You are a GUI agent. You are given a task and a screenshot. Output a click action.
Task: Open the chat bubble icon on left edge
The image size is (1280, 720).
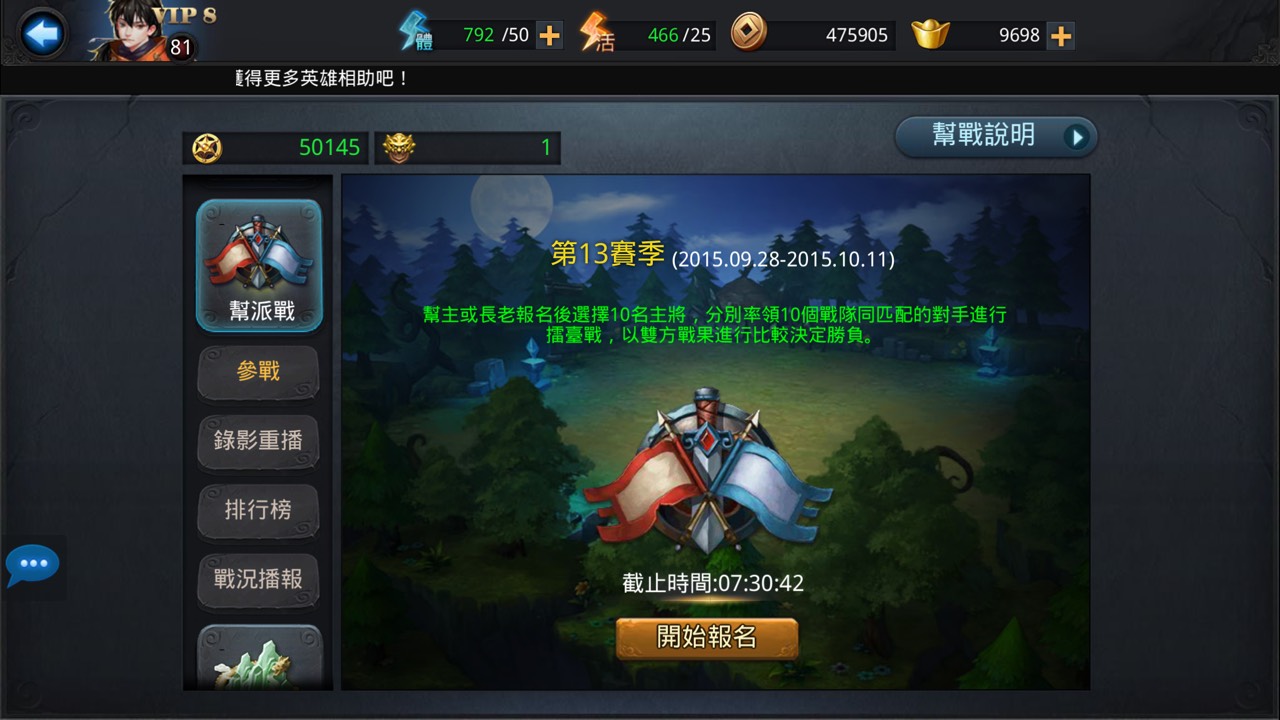click(35, 563)
